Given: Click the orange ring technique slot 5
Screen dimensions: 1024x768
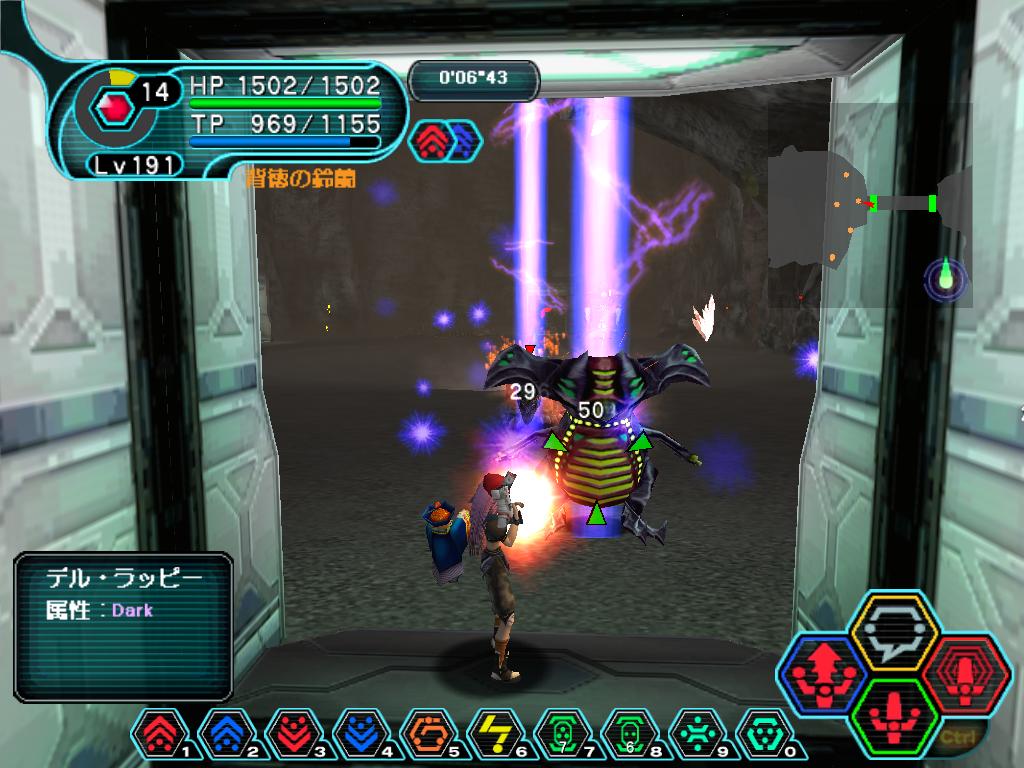Looking at the screenshot, I should coord(428,735).
